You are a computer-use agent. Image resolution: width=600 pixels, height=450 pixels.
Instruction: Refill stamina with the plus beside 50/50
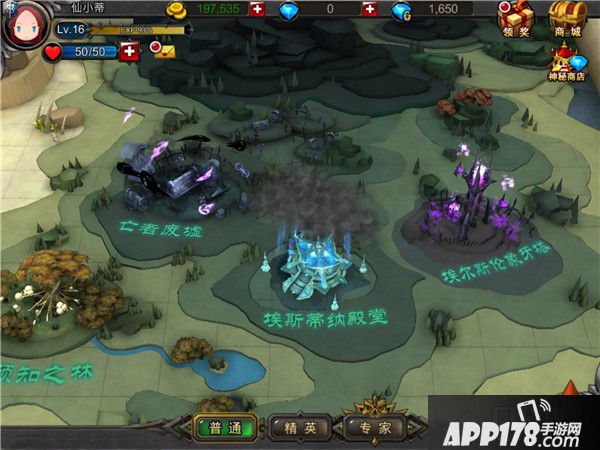point(128,51)
